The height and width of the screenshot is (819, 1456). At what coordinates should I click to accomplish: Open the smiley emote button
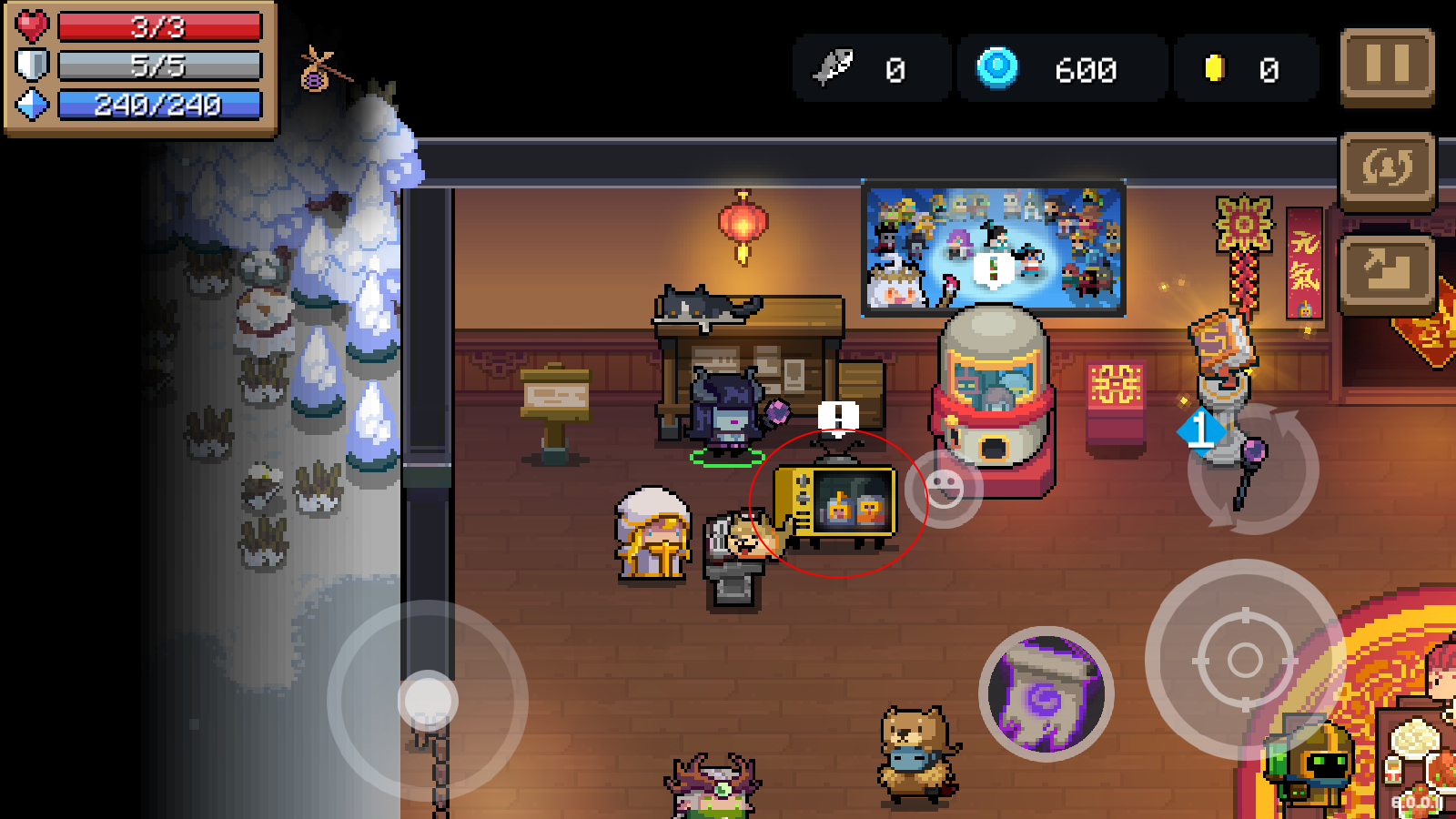click(x=944, y=489)
